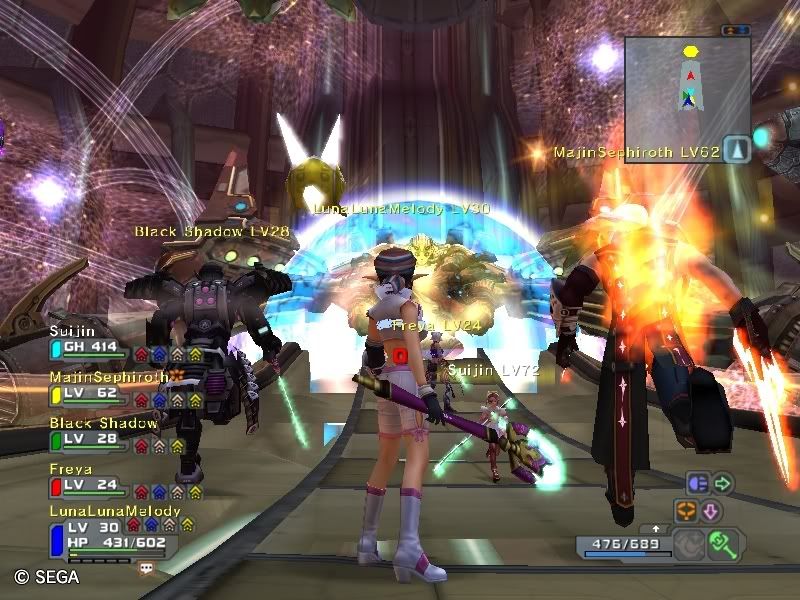Select the greyed-out left-hand weapon slot
Viewport: 800px width, 600px height.
(688, 544)
